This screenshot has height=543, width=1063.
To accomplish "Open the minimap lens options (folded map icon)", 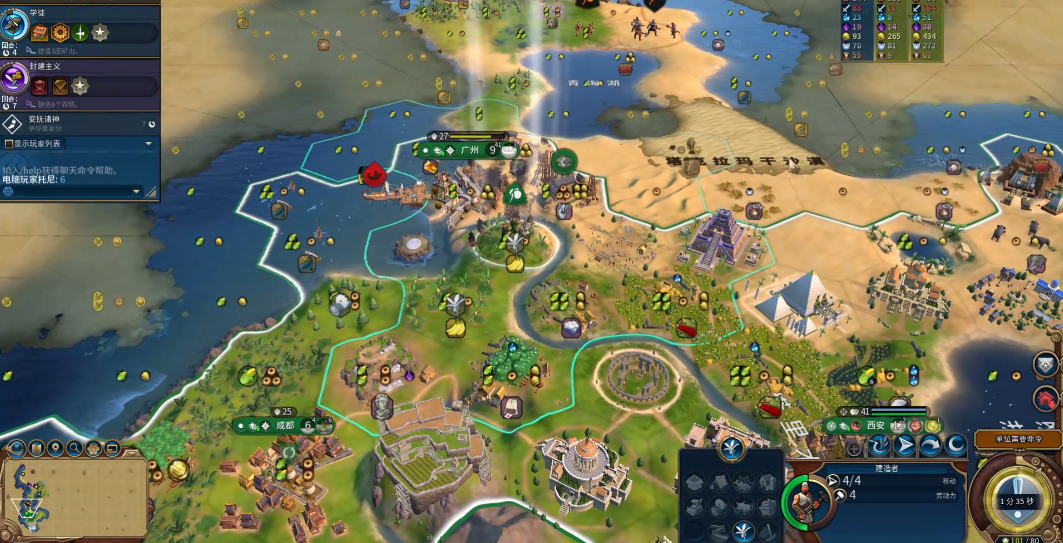I will (37, 448).
